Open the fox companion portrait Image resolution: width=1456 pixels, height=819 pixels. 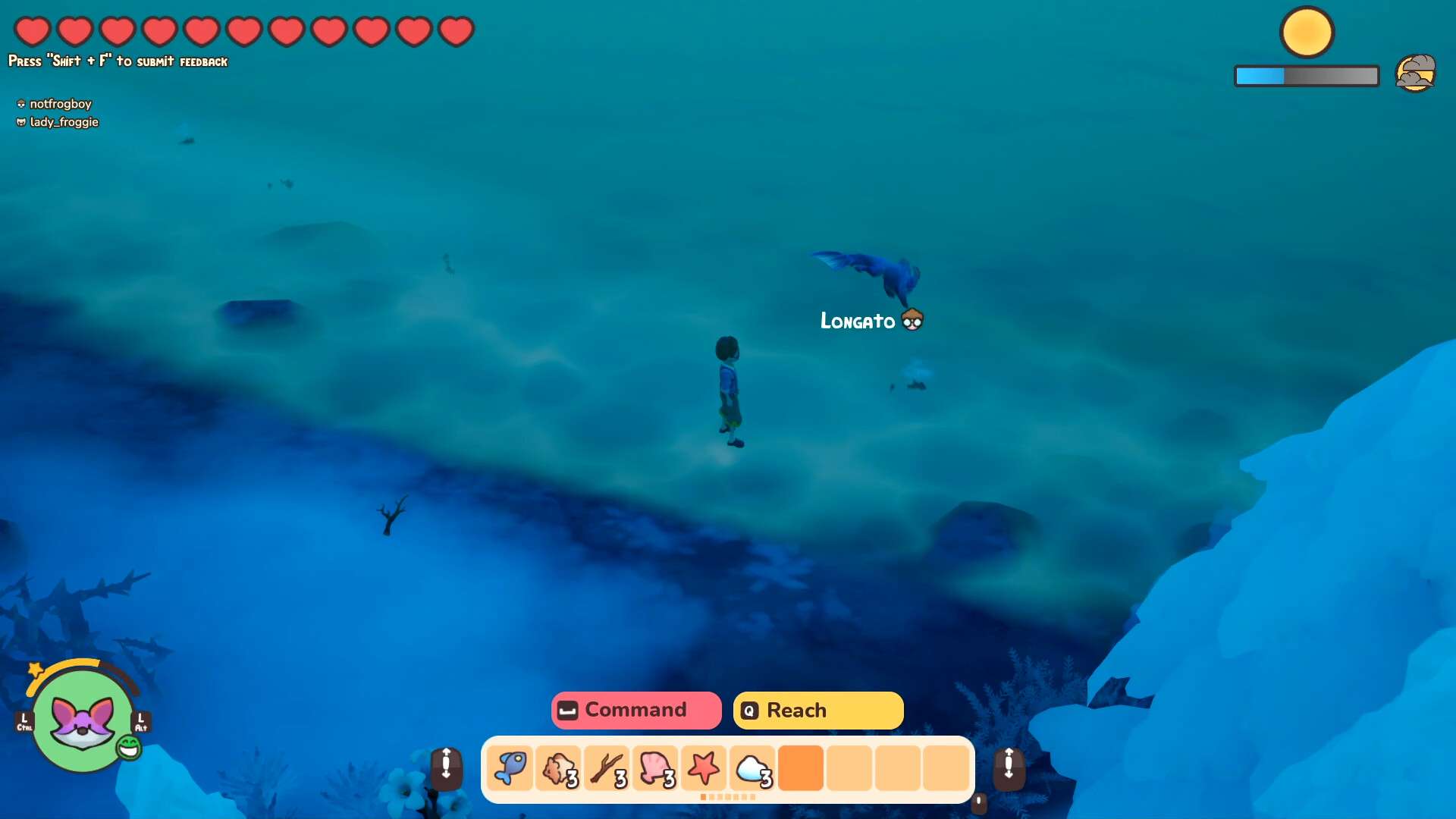tap(82, 719)
